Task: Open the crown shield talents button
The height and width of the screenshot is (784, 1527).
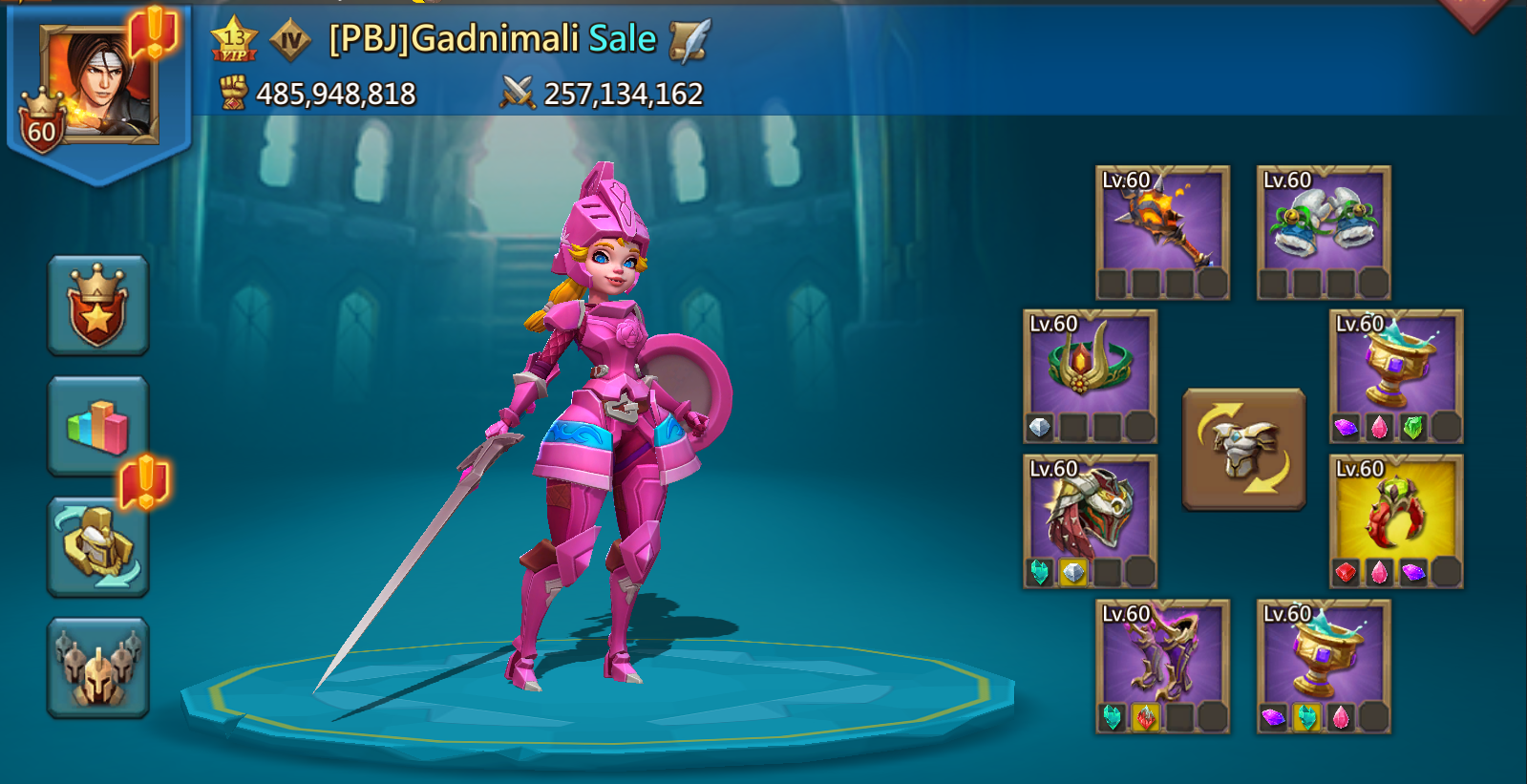Action: pyautogui.click(x=98, y=306)
